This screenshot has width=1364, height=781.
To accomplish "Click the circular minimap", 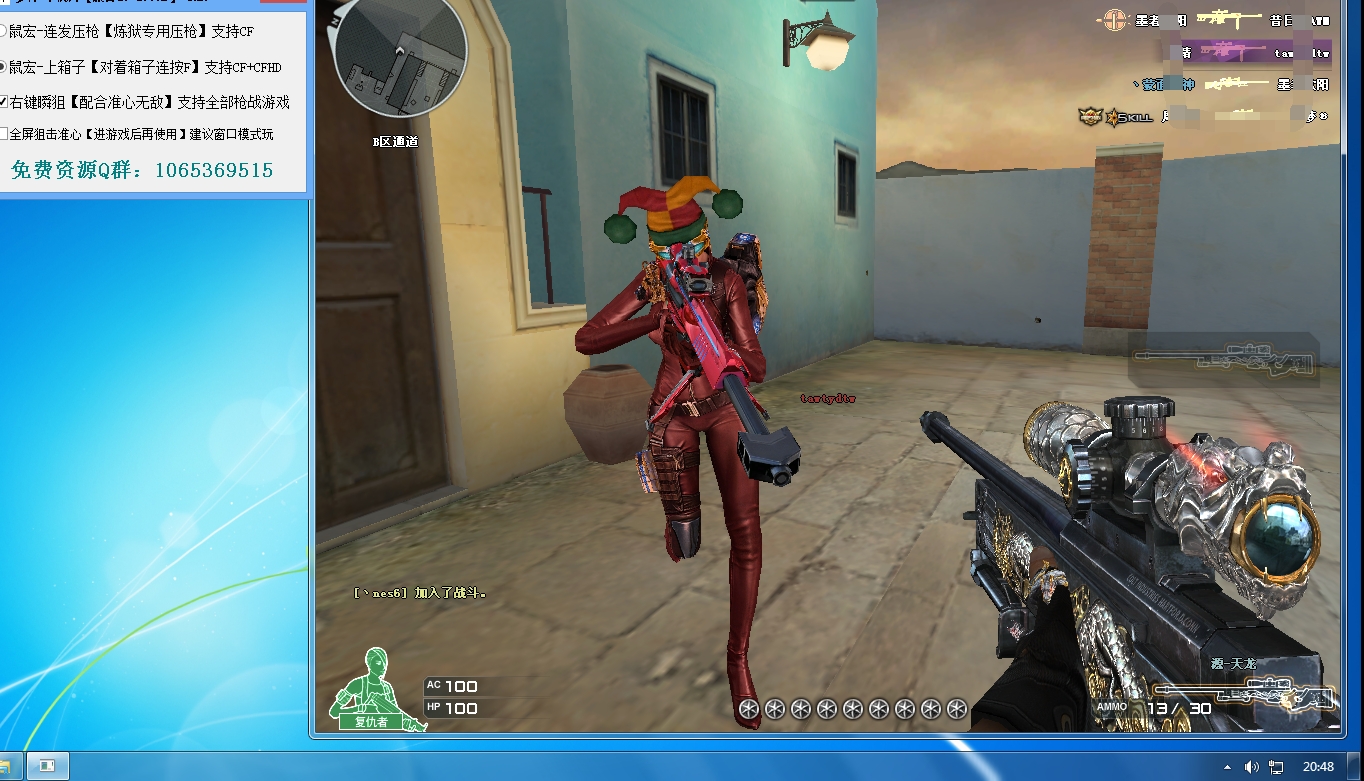I will (x=399, y=58).
